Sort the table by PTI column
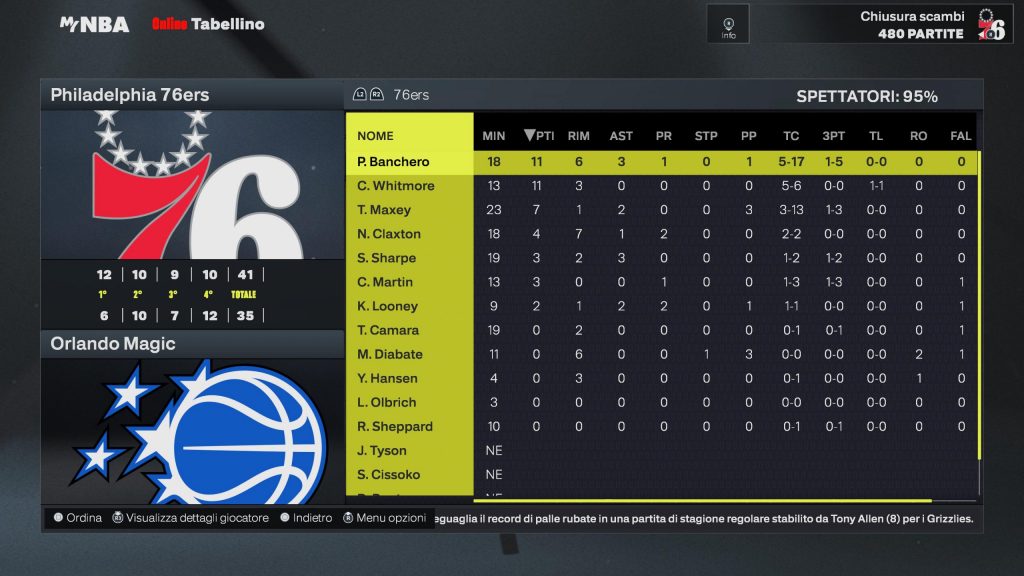Viewport: 1024px width, 576px height. [x=539, y=136]
